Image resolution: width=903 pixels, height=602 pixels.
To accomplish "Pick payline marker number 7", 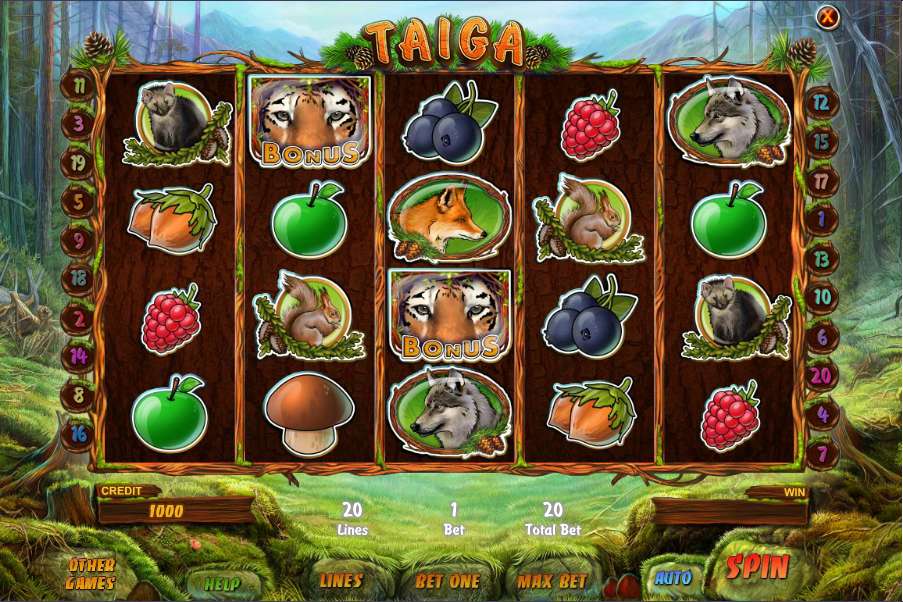I will pos(822,451).
